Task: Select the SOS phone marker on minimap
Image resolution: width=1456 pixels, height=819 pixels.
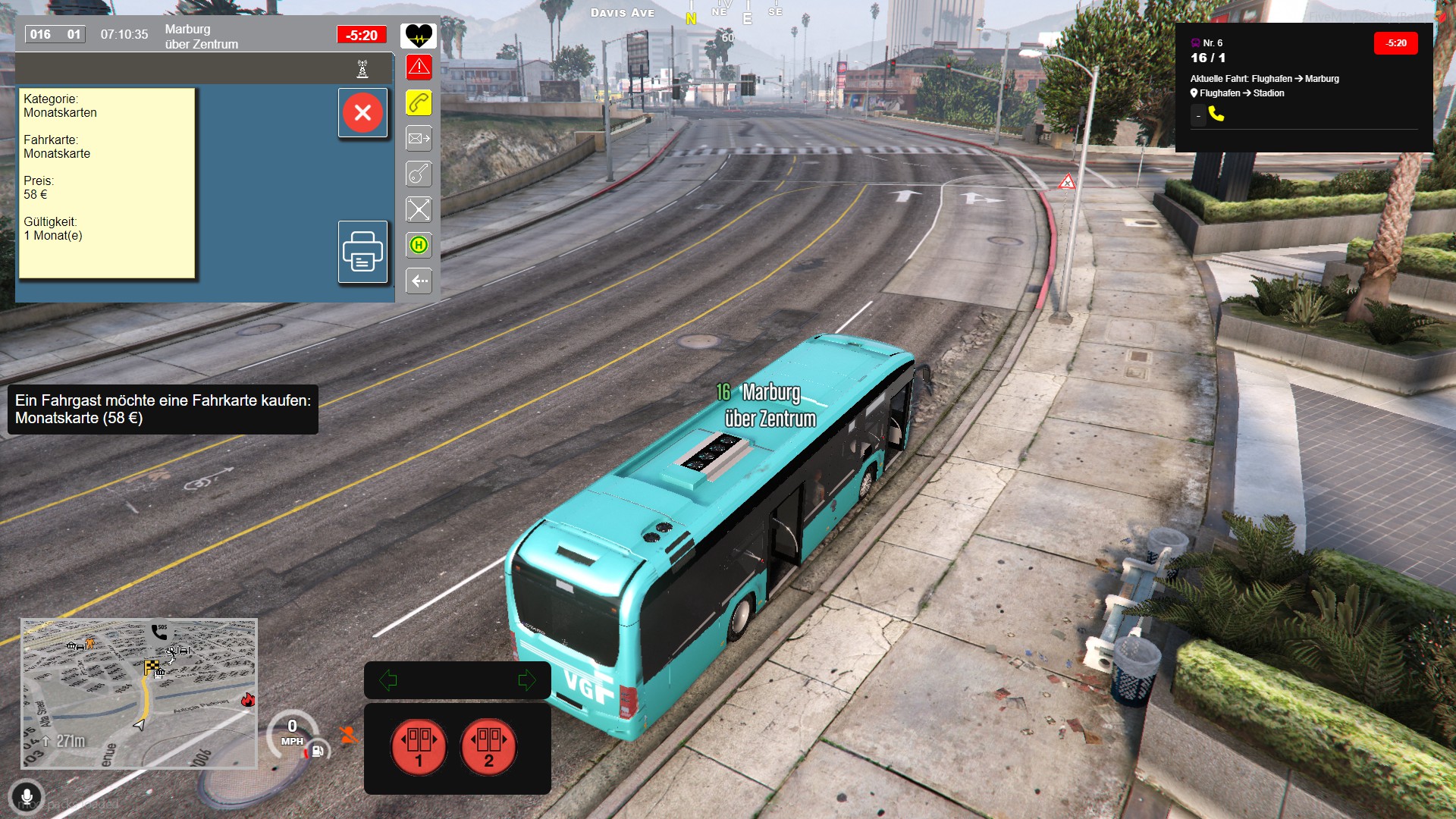Action: click(159, 631)
